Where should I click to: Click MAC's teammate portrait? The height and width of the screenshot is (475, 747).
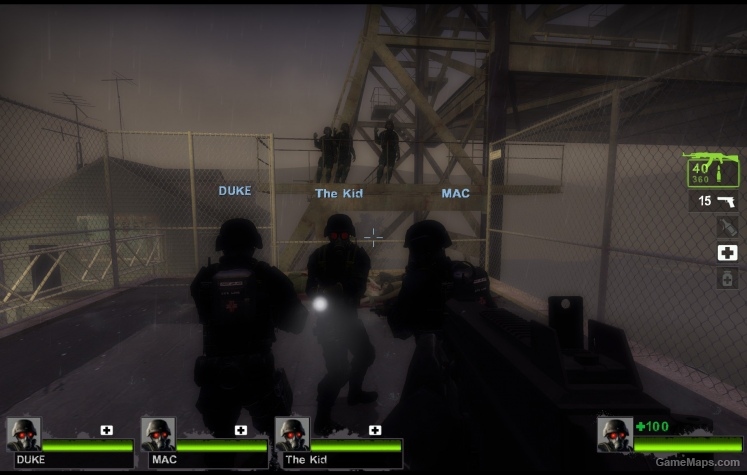(x=158, y=434)
